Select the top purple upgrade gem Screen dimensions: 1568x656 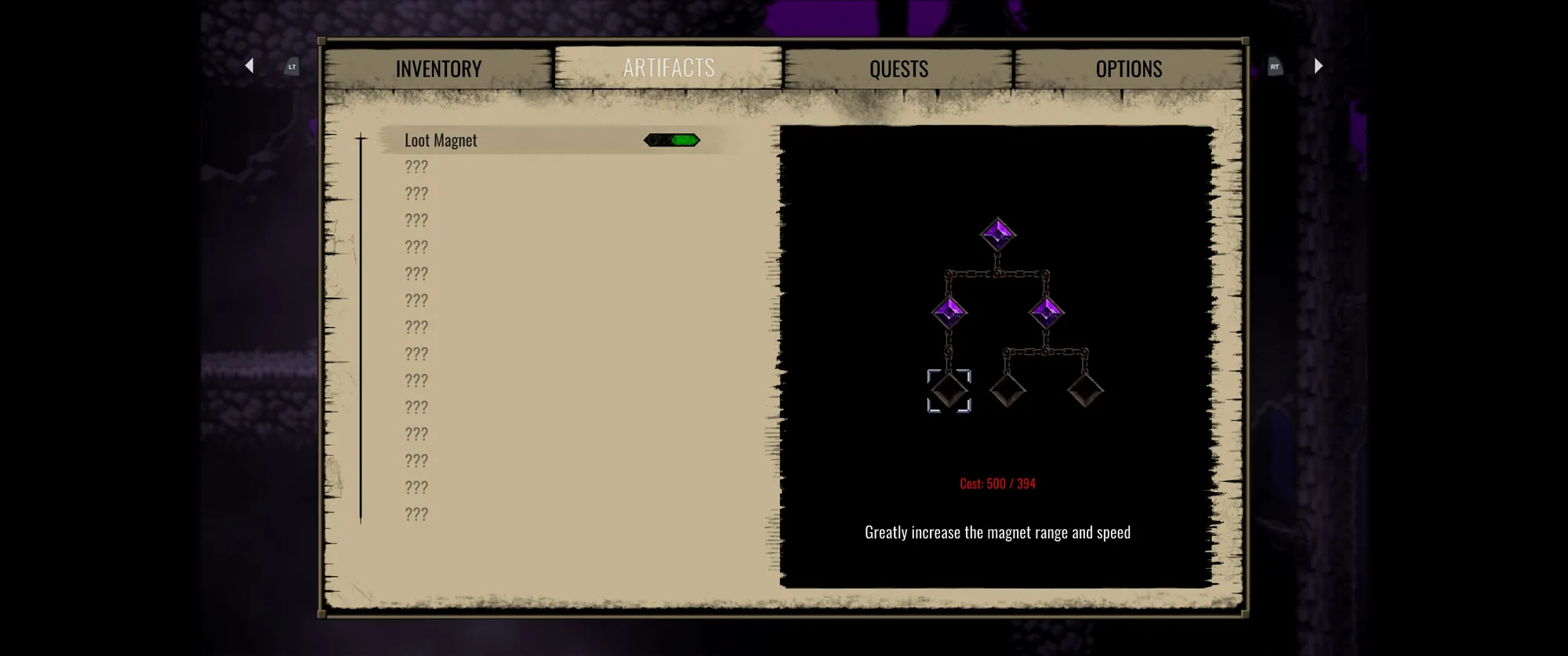pos(997,234)
